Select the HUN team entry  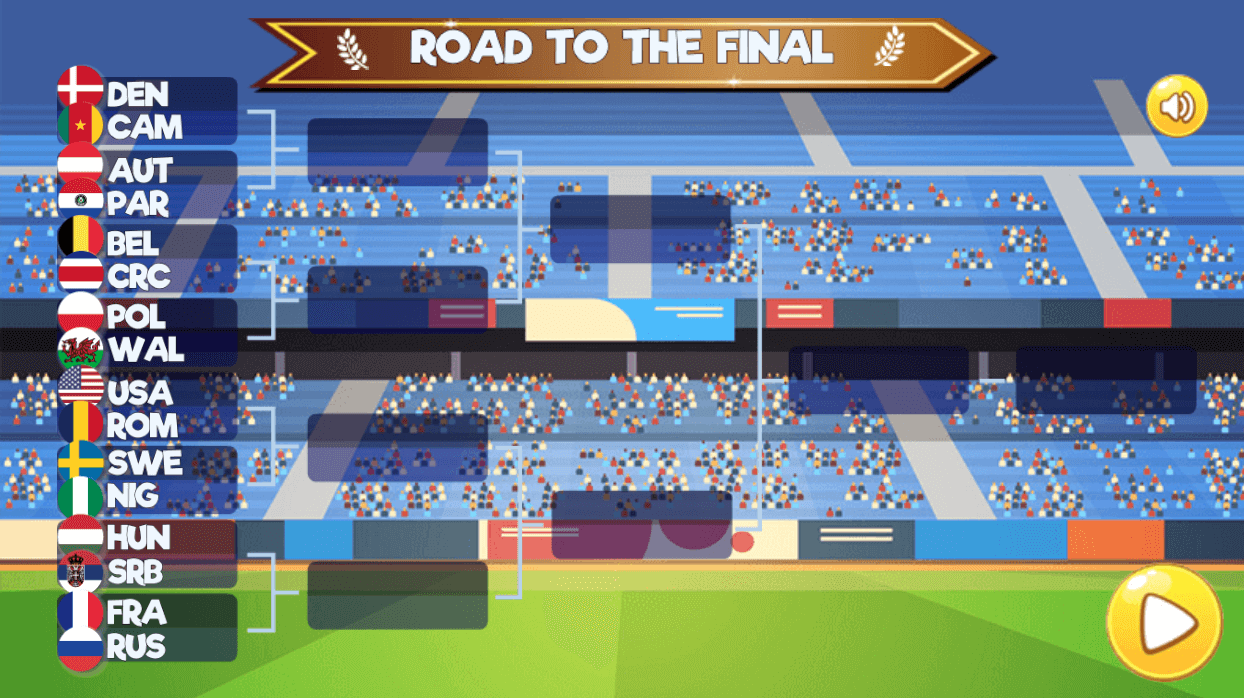[147, 537]
